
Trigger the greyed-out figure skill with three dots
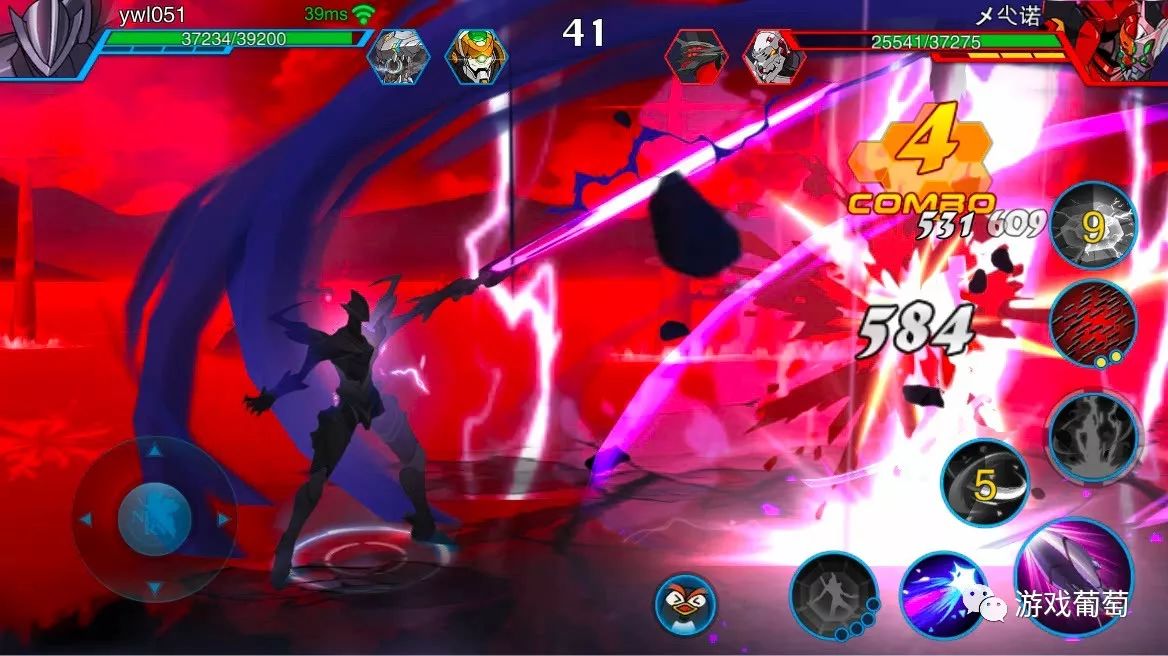click(x=833, y=596)
